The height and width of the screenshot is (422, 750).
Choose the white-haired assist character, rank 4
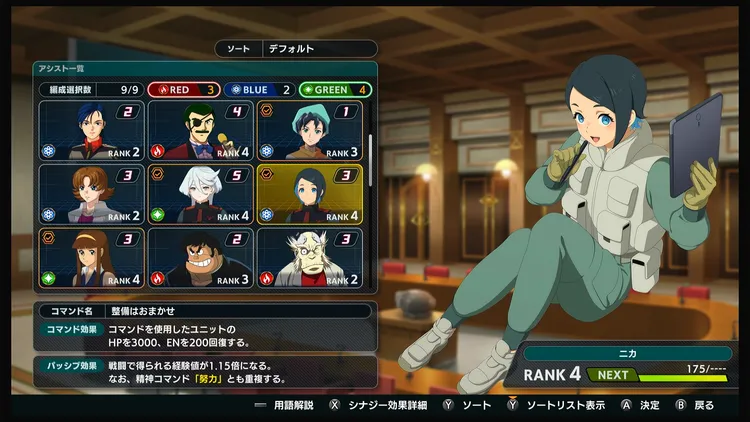coord(200,194)
